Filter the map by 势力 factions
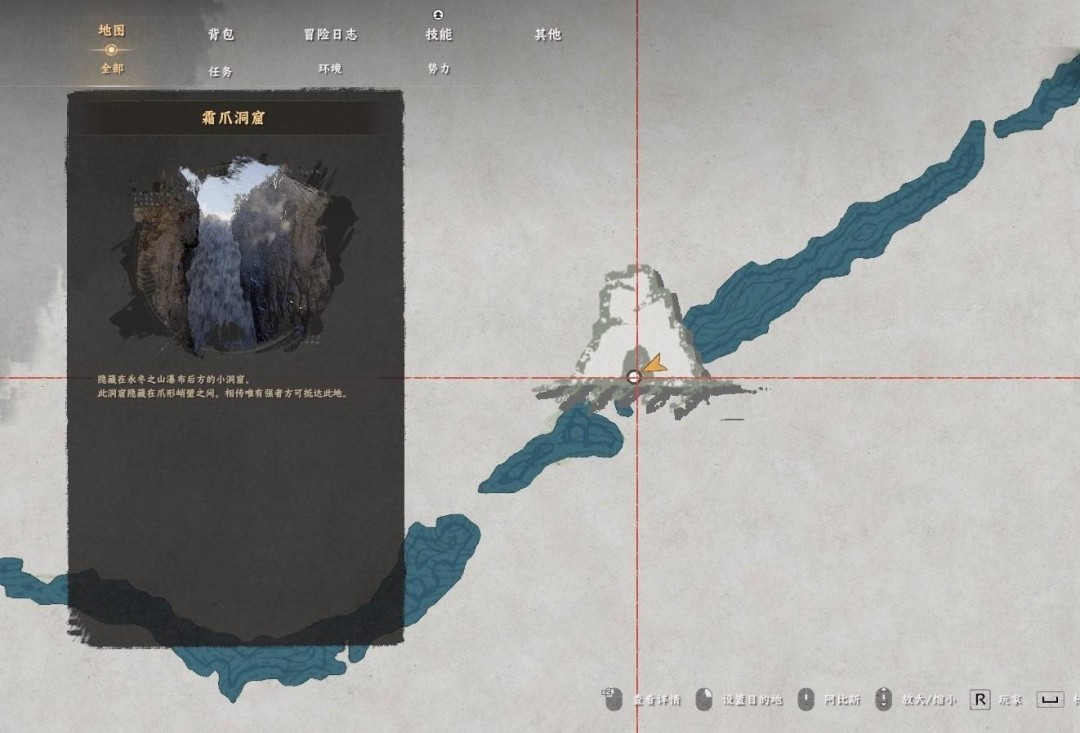 click(438, 69)
